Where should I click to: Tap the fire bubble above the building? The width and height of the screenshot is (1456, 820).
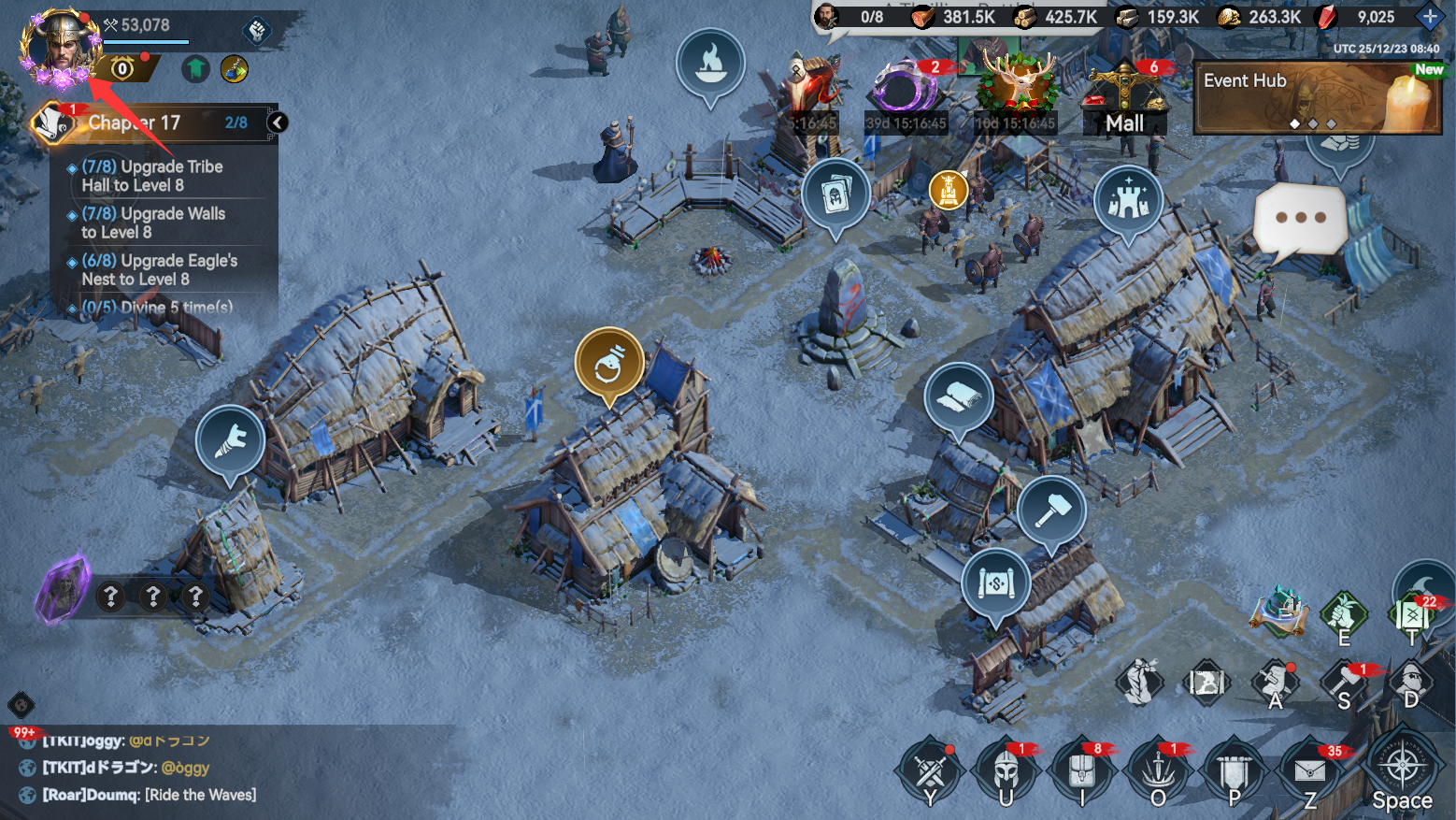tap(710, 63)
